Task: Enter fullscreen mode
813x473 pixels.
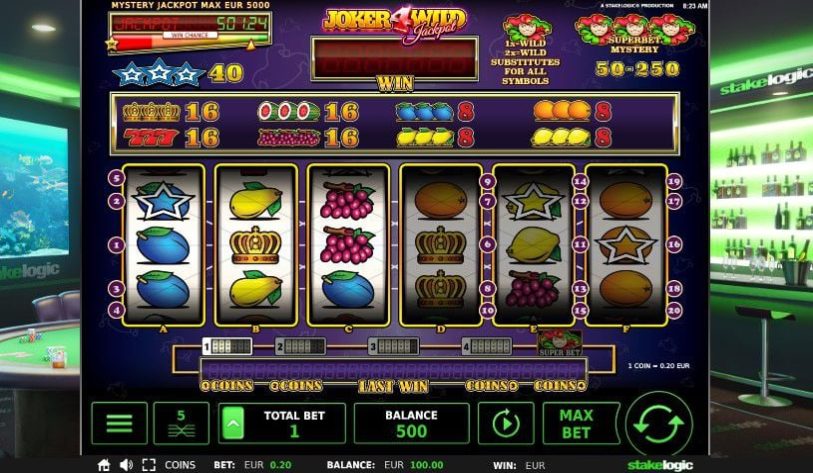Action: [149, 465]
